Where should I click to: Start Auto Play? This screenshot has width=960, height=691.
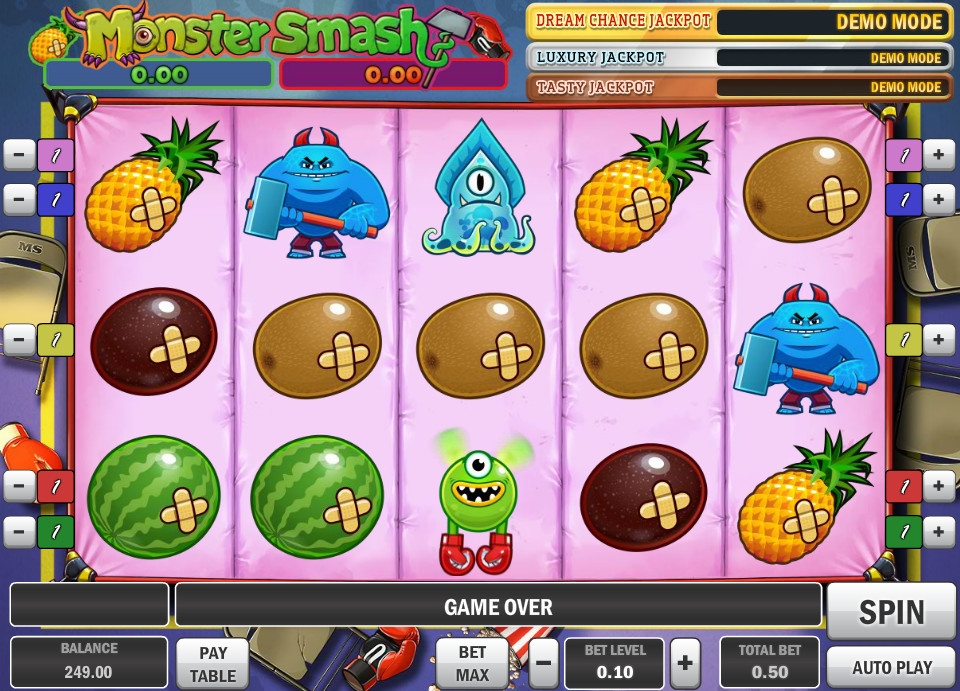click(891, 667)
